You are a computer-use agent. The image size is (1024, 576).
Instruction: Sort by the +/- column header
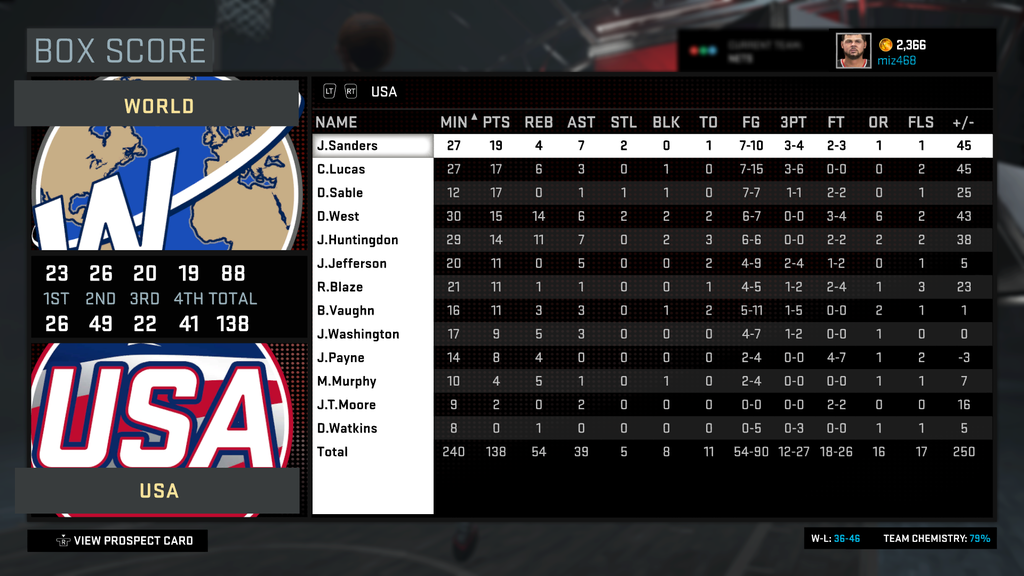click(964, 122)
